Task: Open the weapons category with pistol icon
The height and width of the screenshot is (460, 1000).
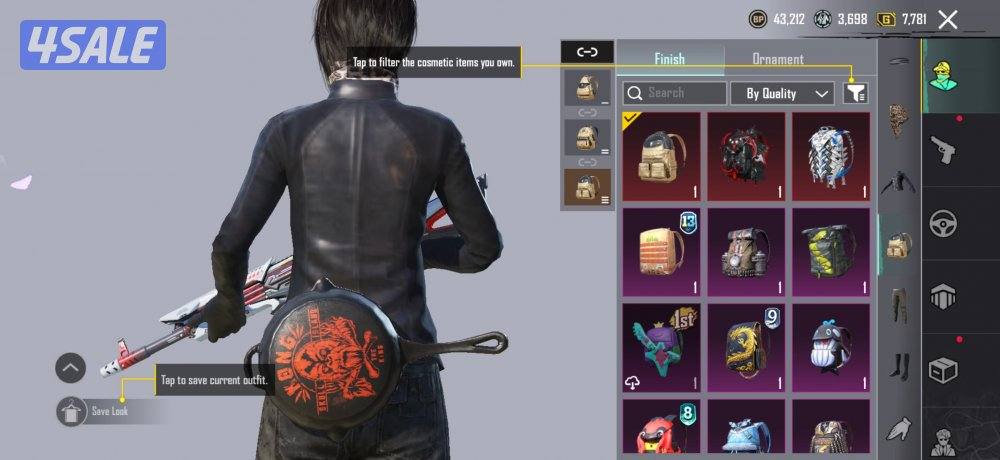Action: click(x=943, y=150)
